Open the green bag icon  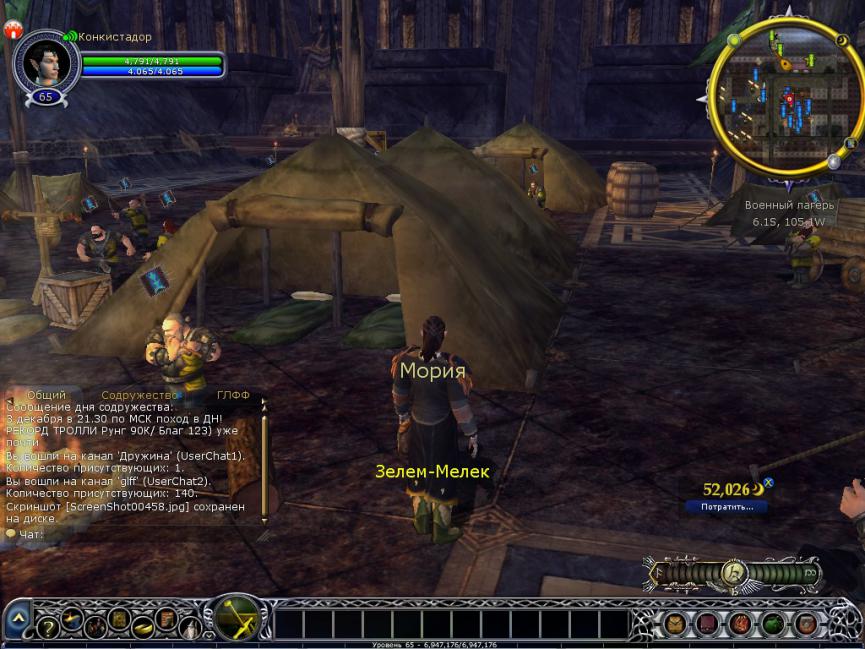click(773, 624)
